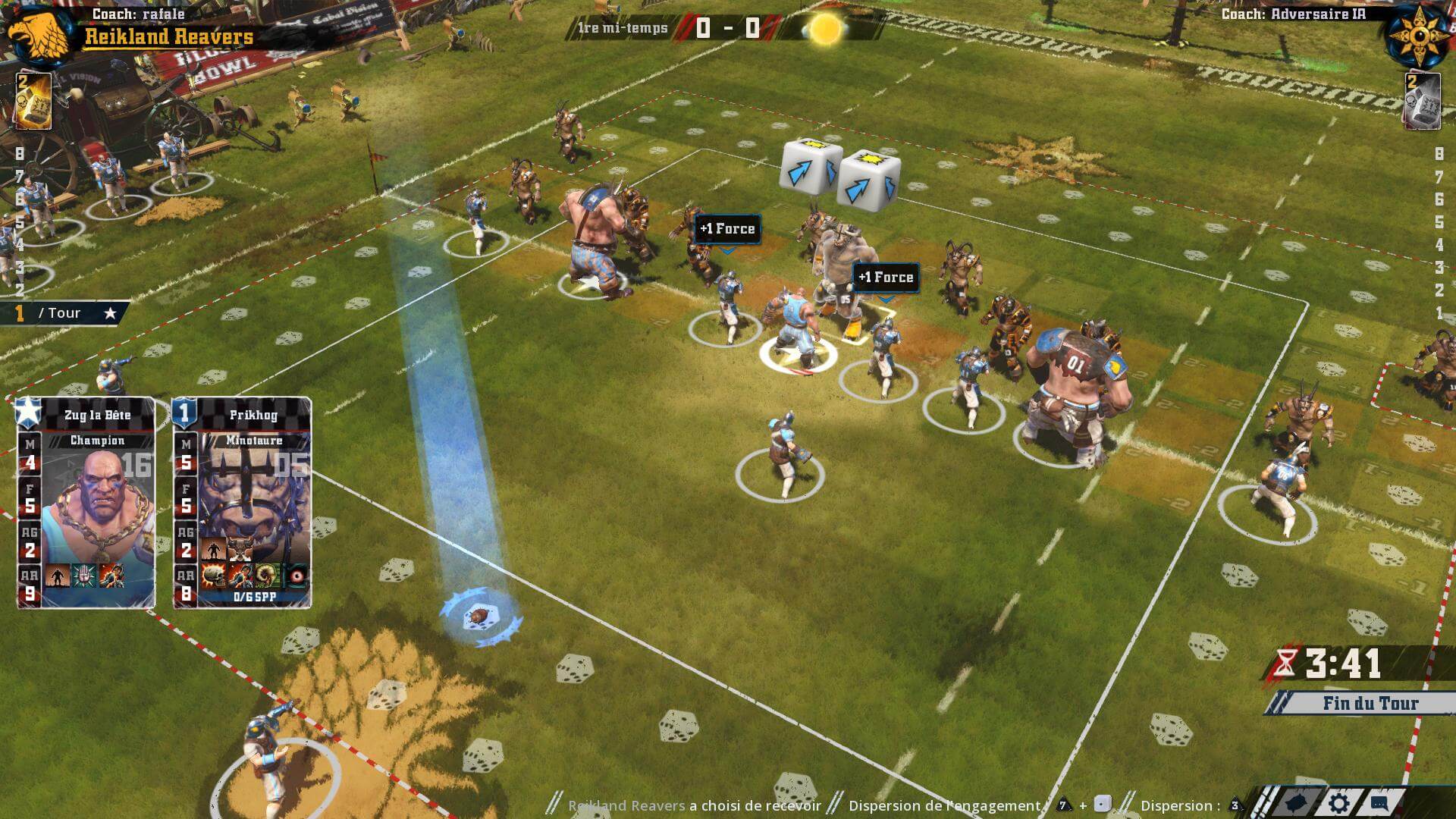
Task: Open the chat speech bubble
Action: tap(1379, 804)
